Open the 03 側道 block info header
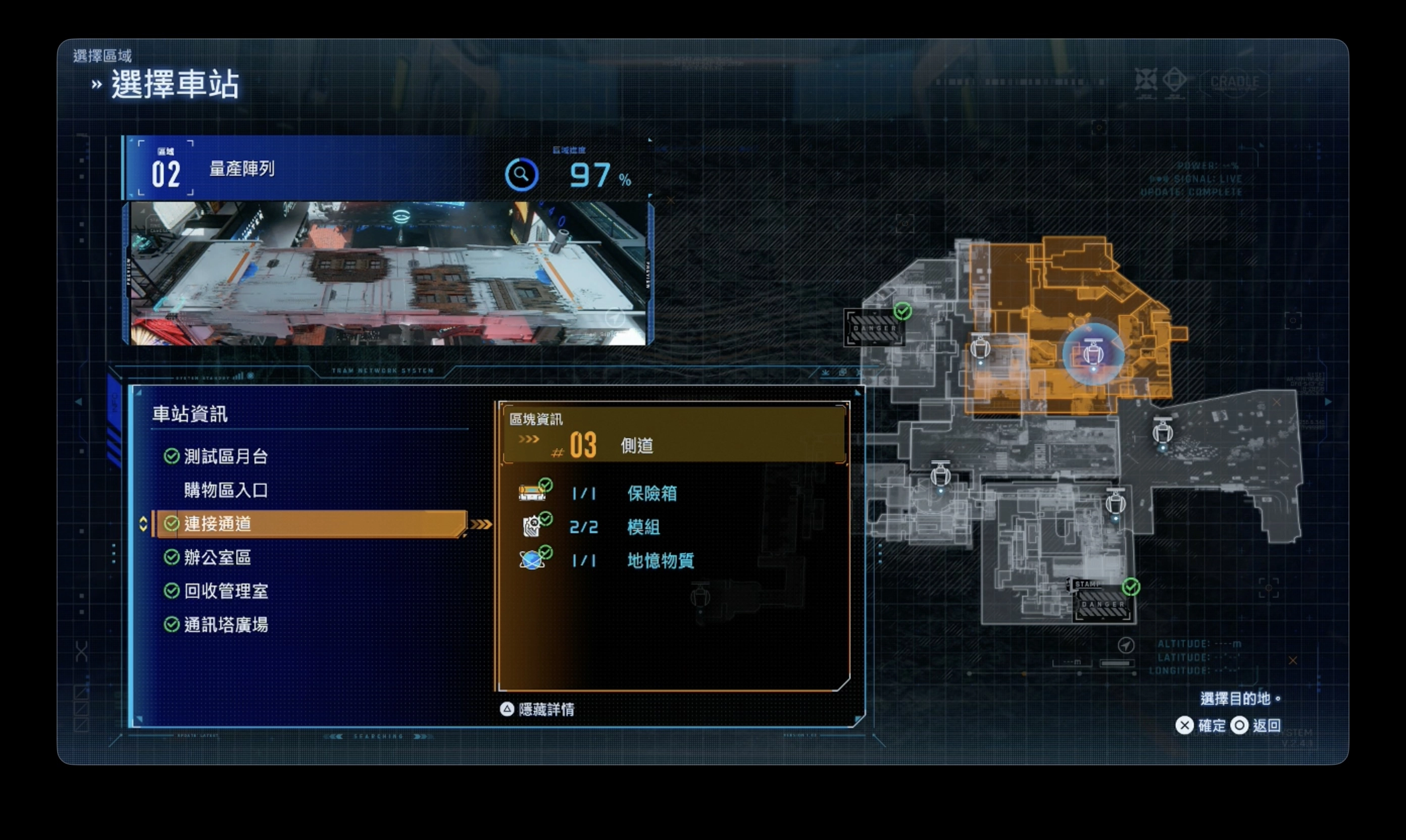This screenshot has width=1406, height=840. click(x=674, y=435)
